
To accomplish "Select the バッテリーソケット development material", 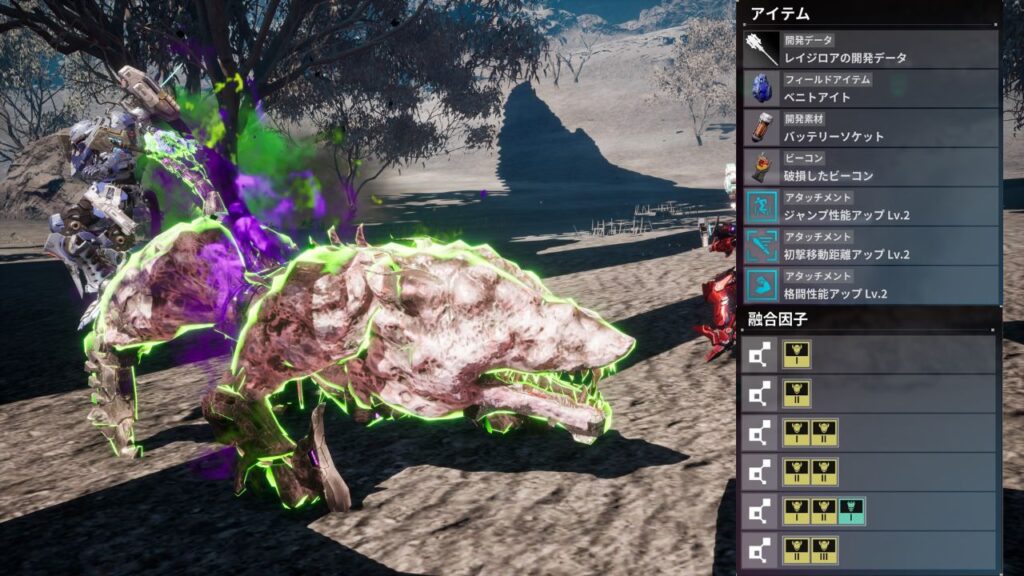I will tap(870, 128).
